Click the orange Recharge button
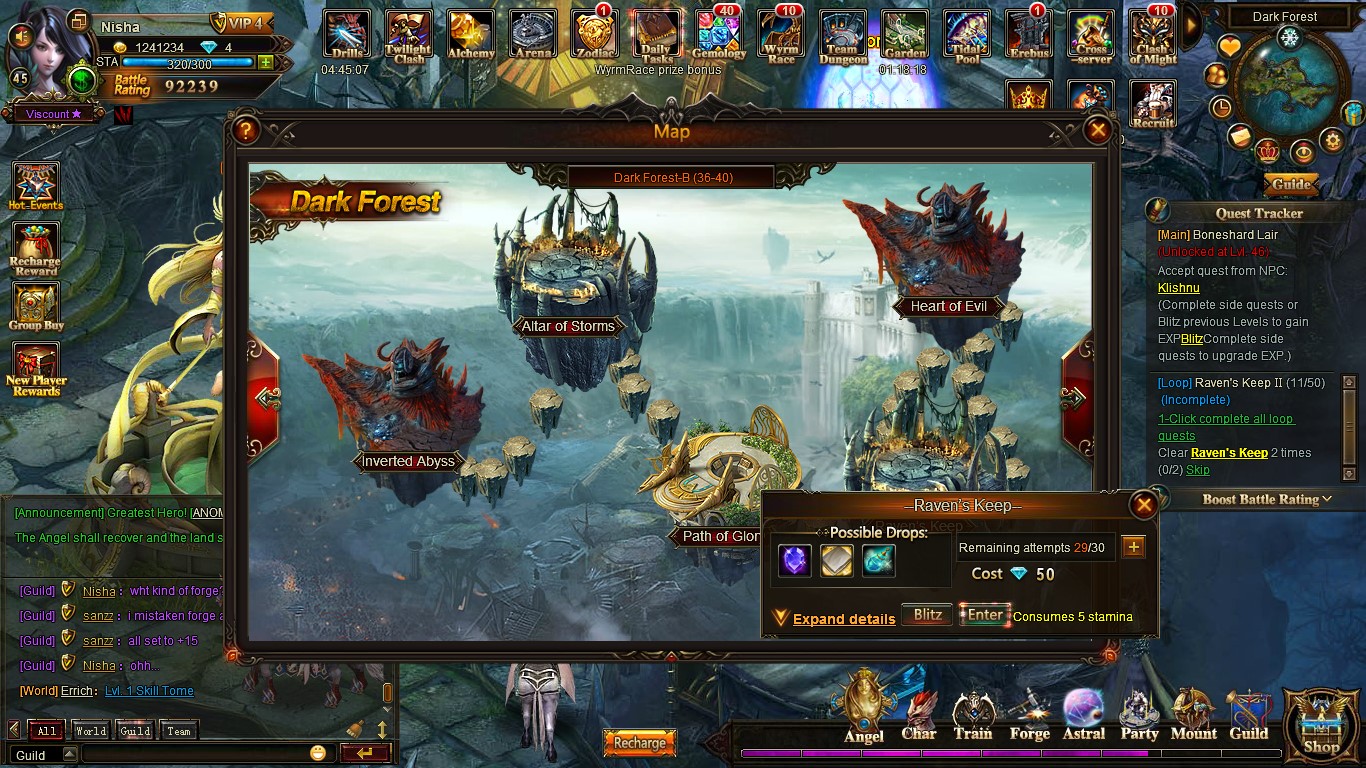Viewport: 1366px width, 768px height. (639, 743)
